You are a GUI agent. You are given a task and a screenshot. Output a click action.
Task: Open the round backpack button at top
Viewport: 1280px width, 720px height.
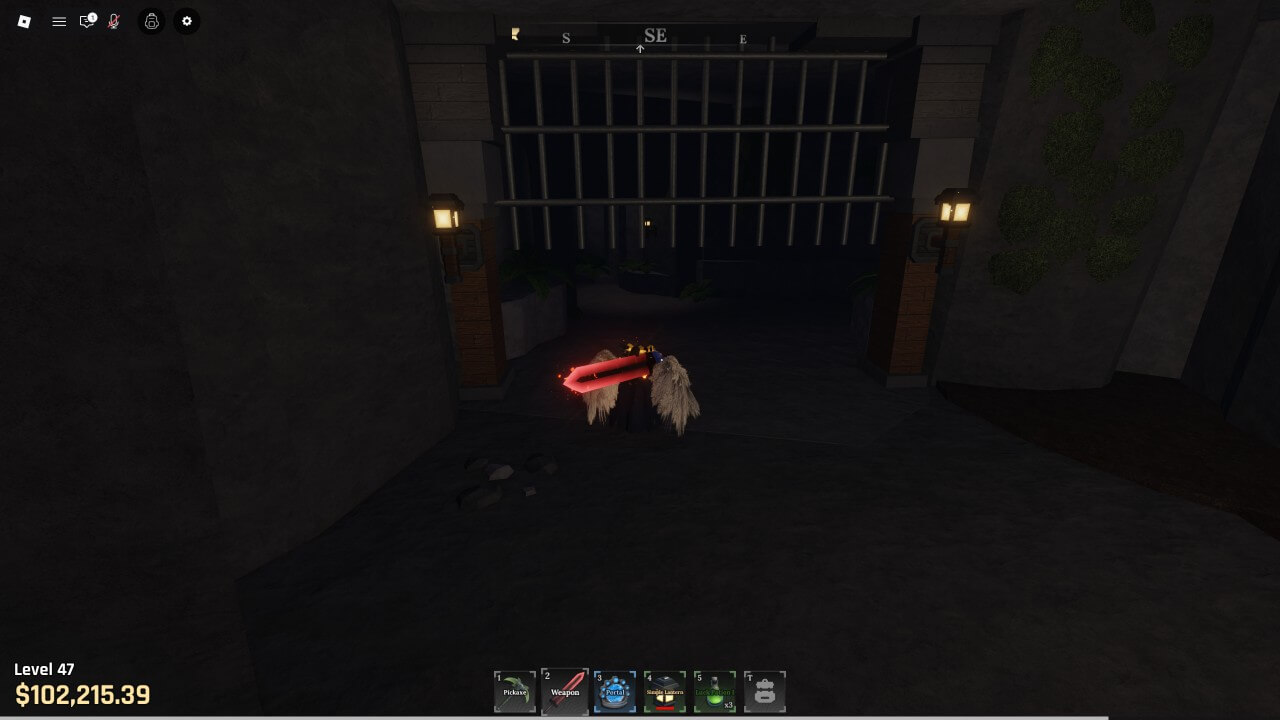click(151, 21)
